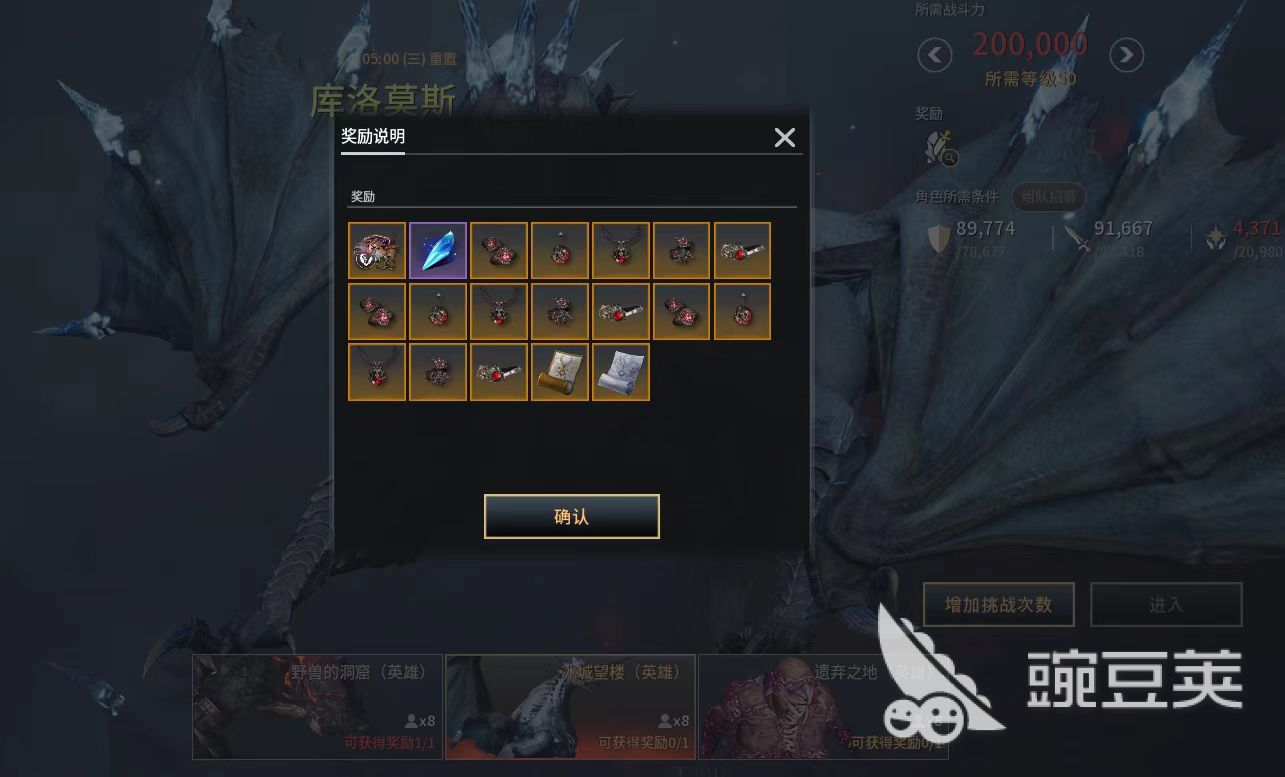Choose the 野兽的洞窟 (英雄) dungeon

click(317, 707)
